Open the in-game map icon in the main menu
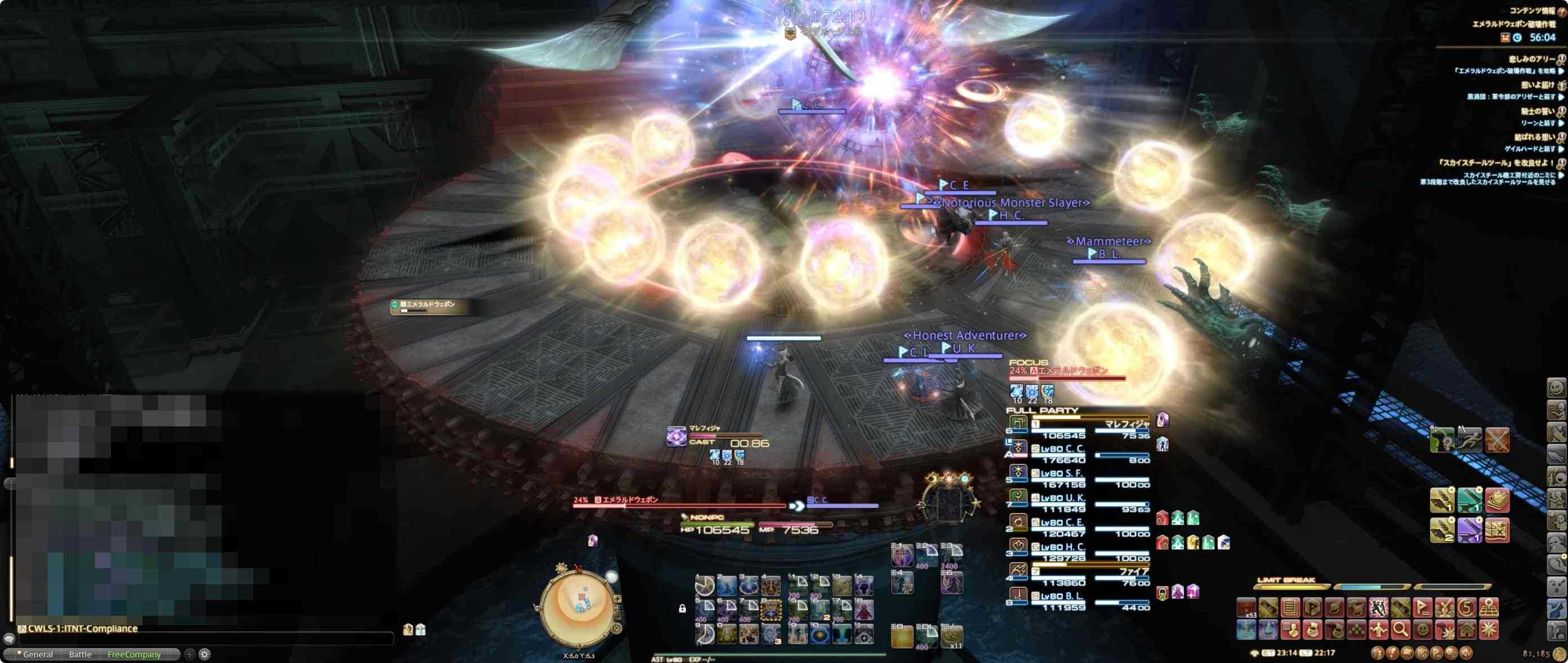The width and height of the screenshot is (1568, 663). [x=1490, y=610]
